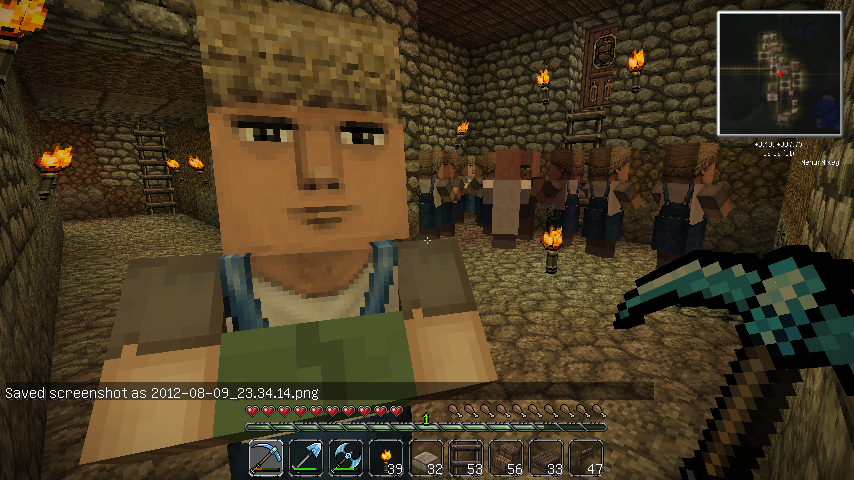
Task: Pick the ladder stack of 53
Action: click(467, 458)
